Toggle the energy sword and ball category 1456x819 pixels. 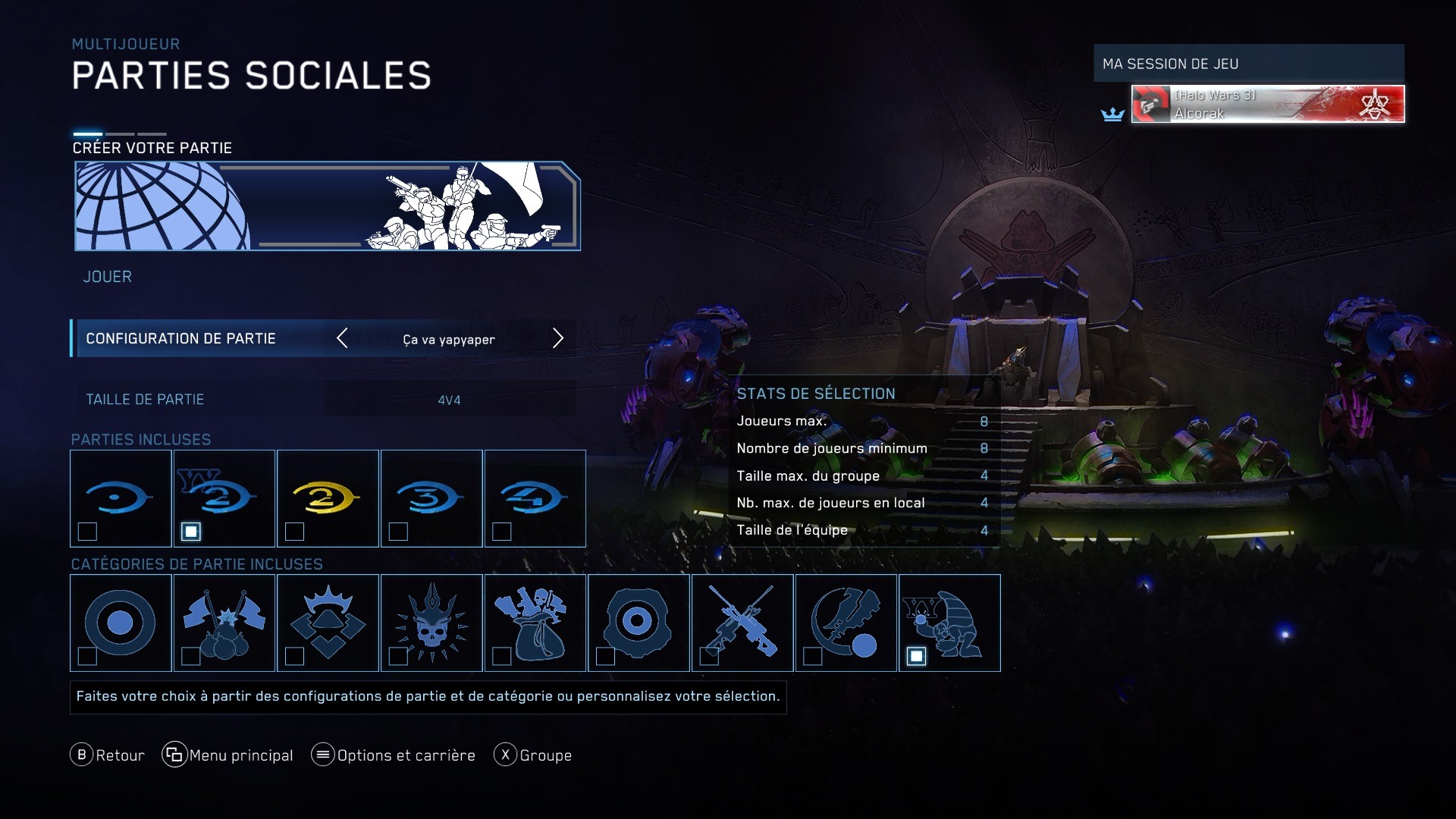click(846, 623)
